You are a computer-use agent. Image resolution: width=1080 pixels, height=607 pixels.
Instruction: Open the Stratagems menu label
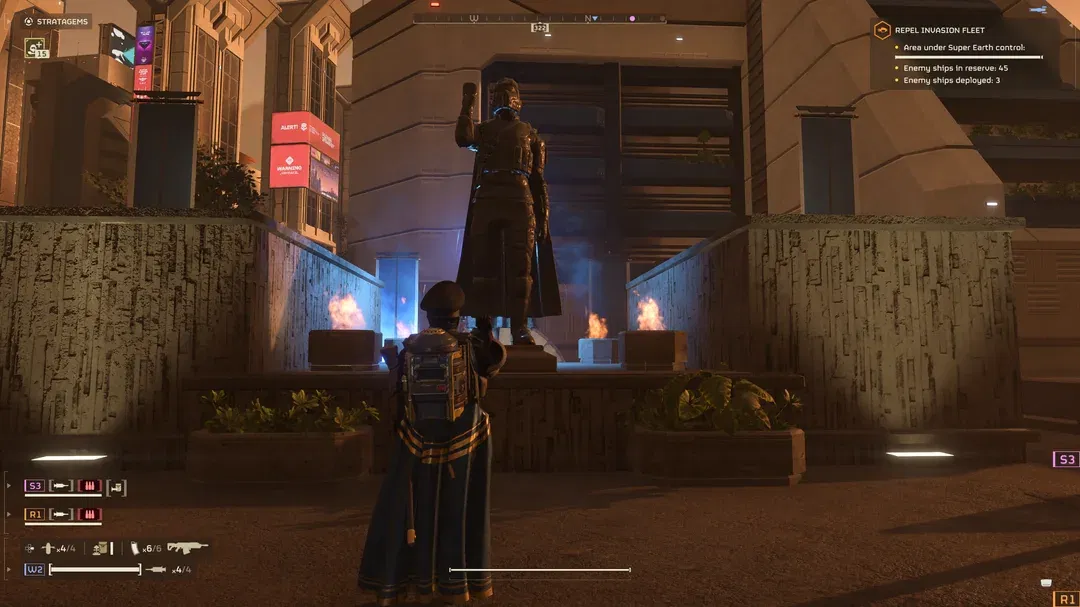point(57,20)
